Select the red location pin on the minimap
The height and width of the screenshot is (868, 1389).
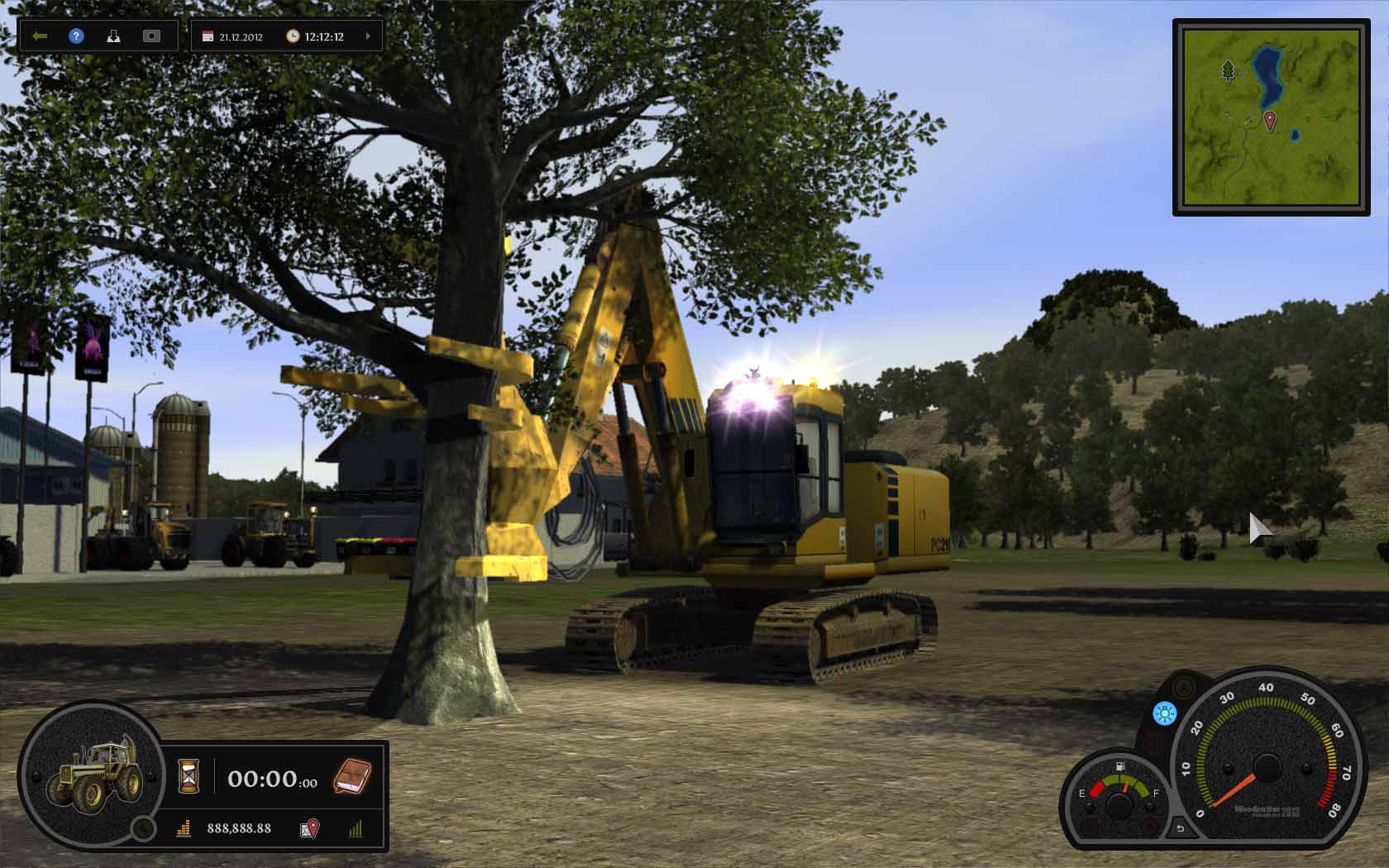click(1270, 121)
